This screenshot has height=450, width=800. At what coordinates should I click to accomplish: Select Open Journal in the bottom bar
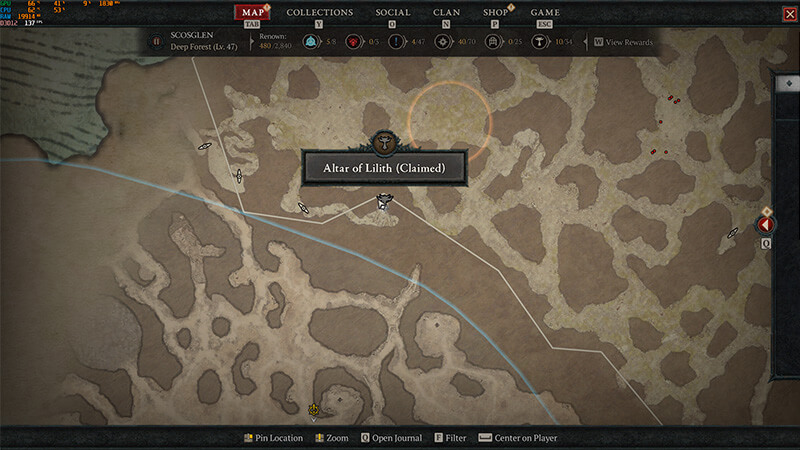[x=391, y=438]
